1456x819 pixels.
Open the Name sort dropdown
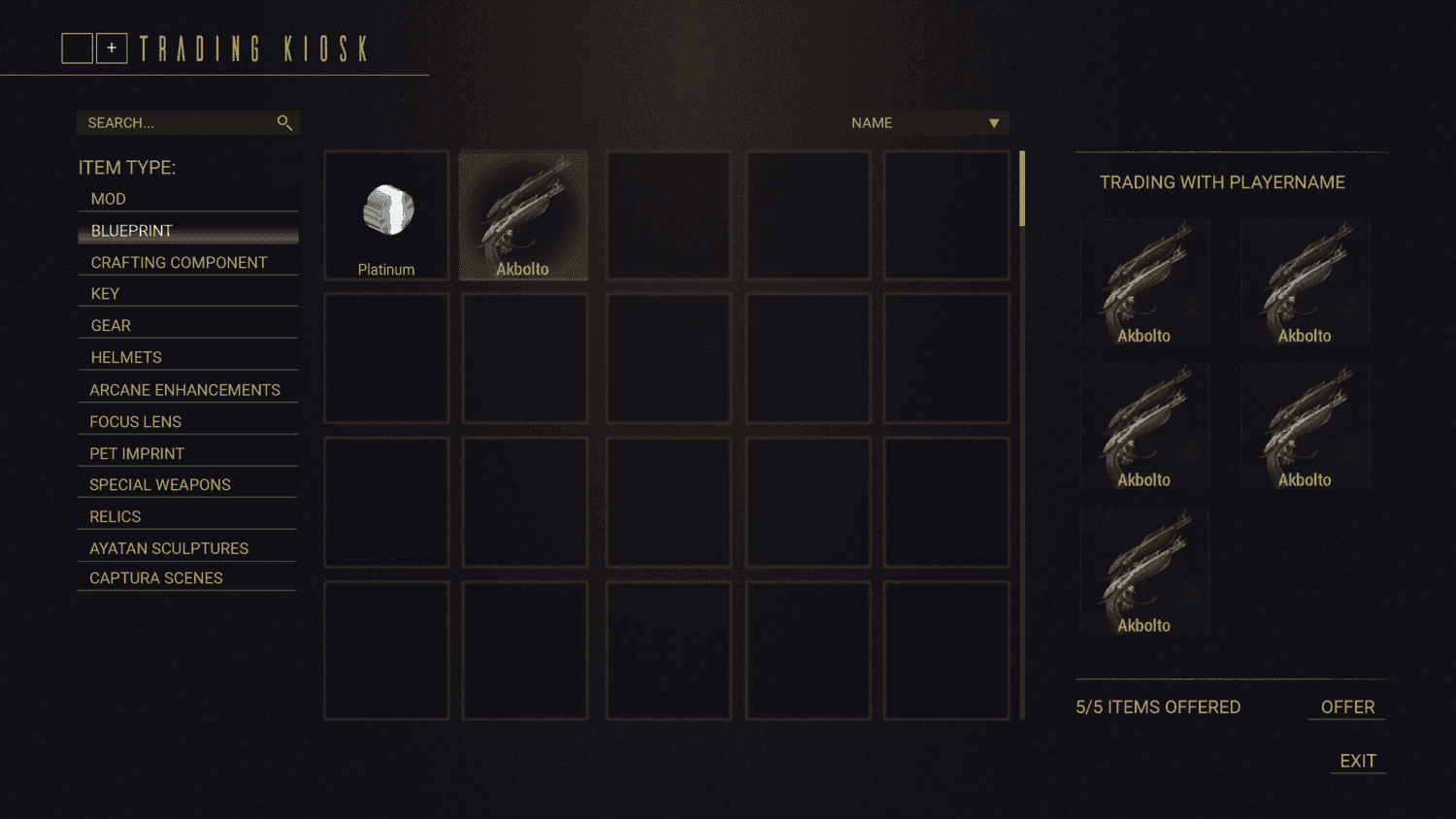pos(925,123)
